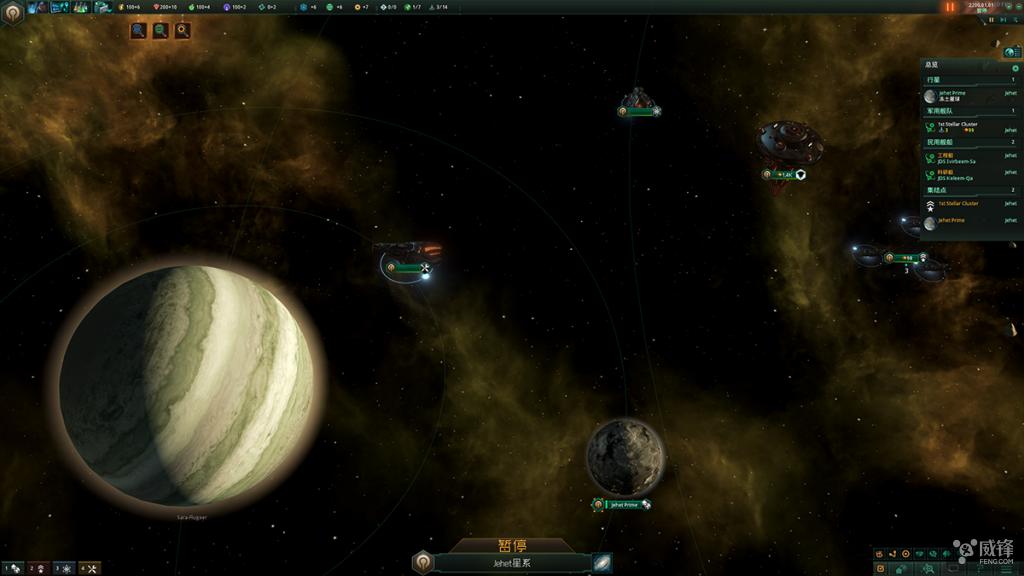The width and height of the screenshot is (1024, 576).
Task: Select the 1st Stellar Cluster military fleet
Action: 960,126
